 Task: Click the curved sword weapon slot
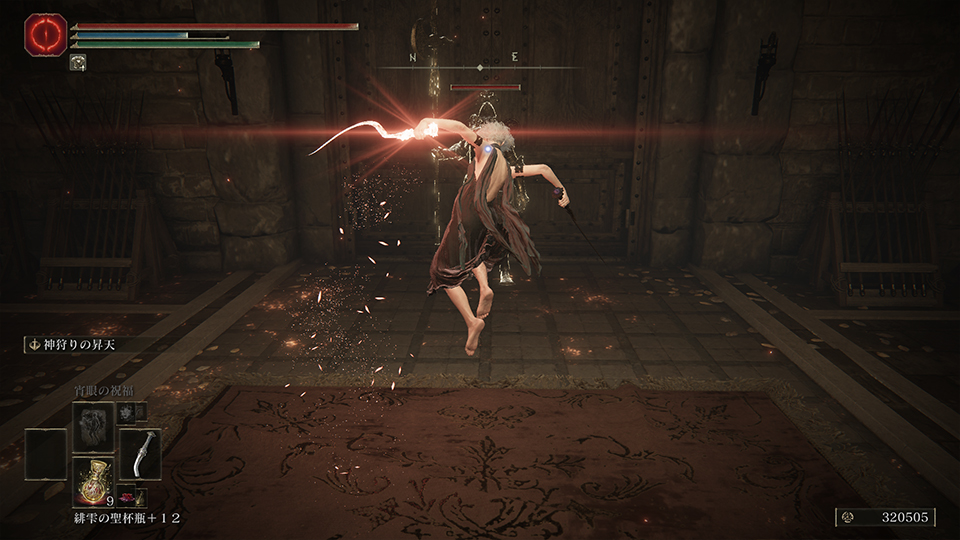pyautogui.click(x=140, y=454)
